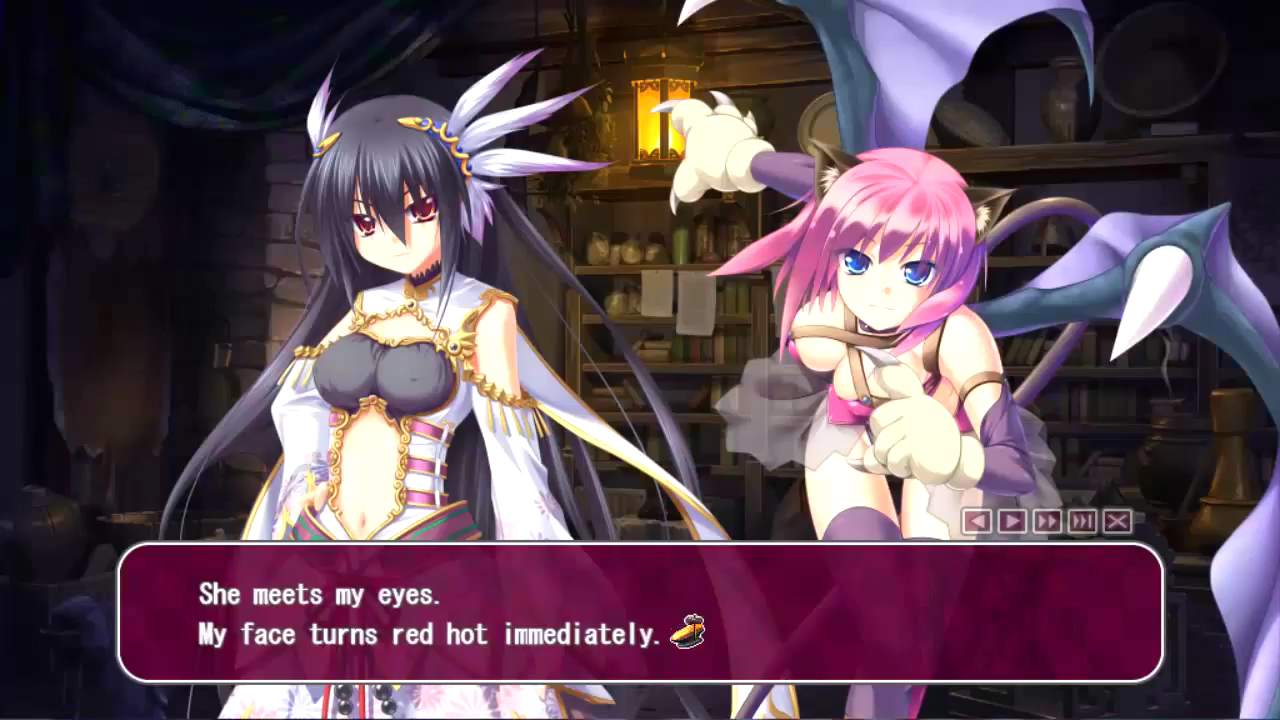Advance the dialogue by clicking the text box
Image resolution: width=1280 pixels, height=720 pixels.
pyautogui.click(x=640, y=612)
